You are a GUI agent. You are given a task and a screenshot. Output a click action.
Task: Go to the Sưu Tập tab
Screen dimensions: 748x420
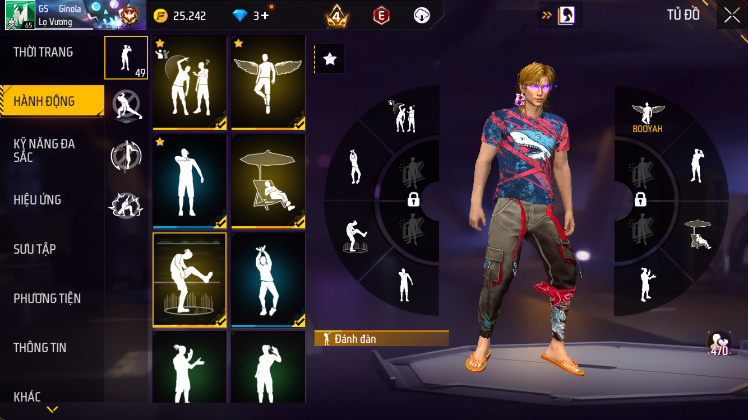[x=34, y=248]
